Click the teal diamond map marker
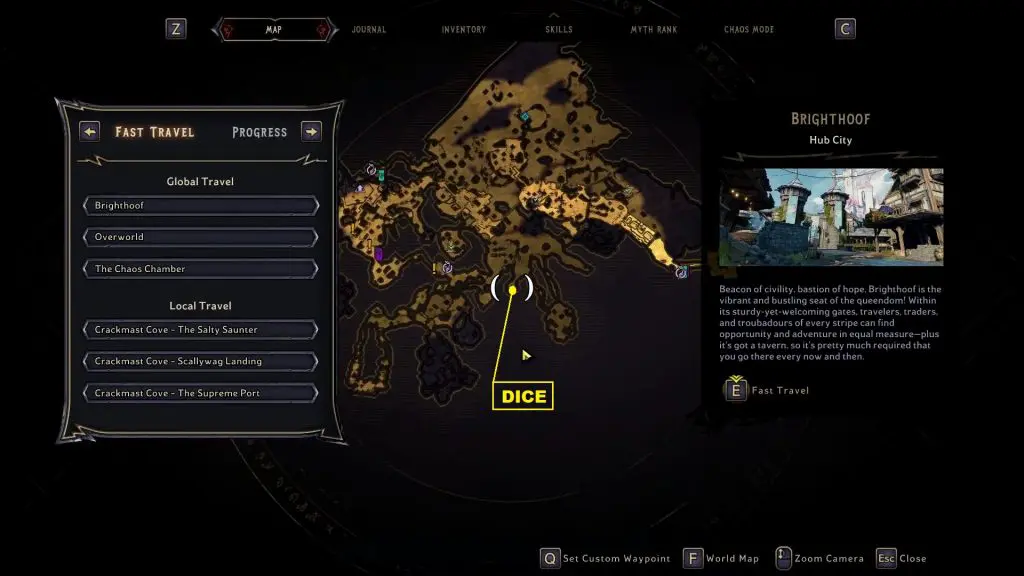Screen dimensions: 1024x576 [524, 117]
